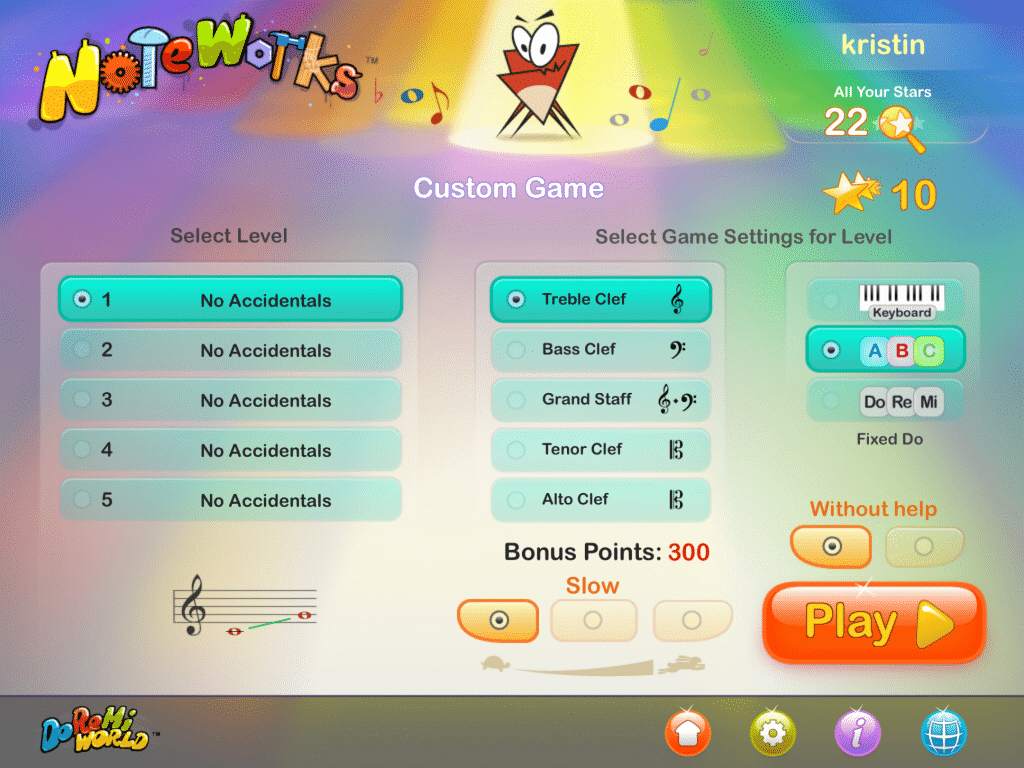Select the Treble Clef option

tap(600, 299)
